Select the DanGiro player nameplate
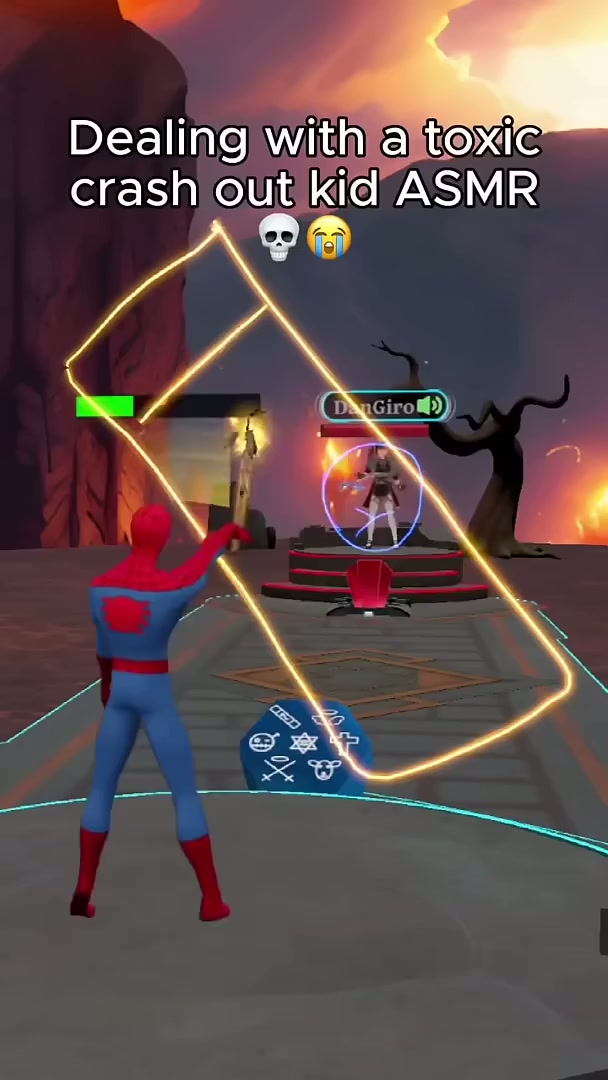 (x=373, y=407)
